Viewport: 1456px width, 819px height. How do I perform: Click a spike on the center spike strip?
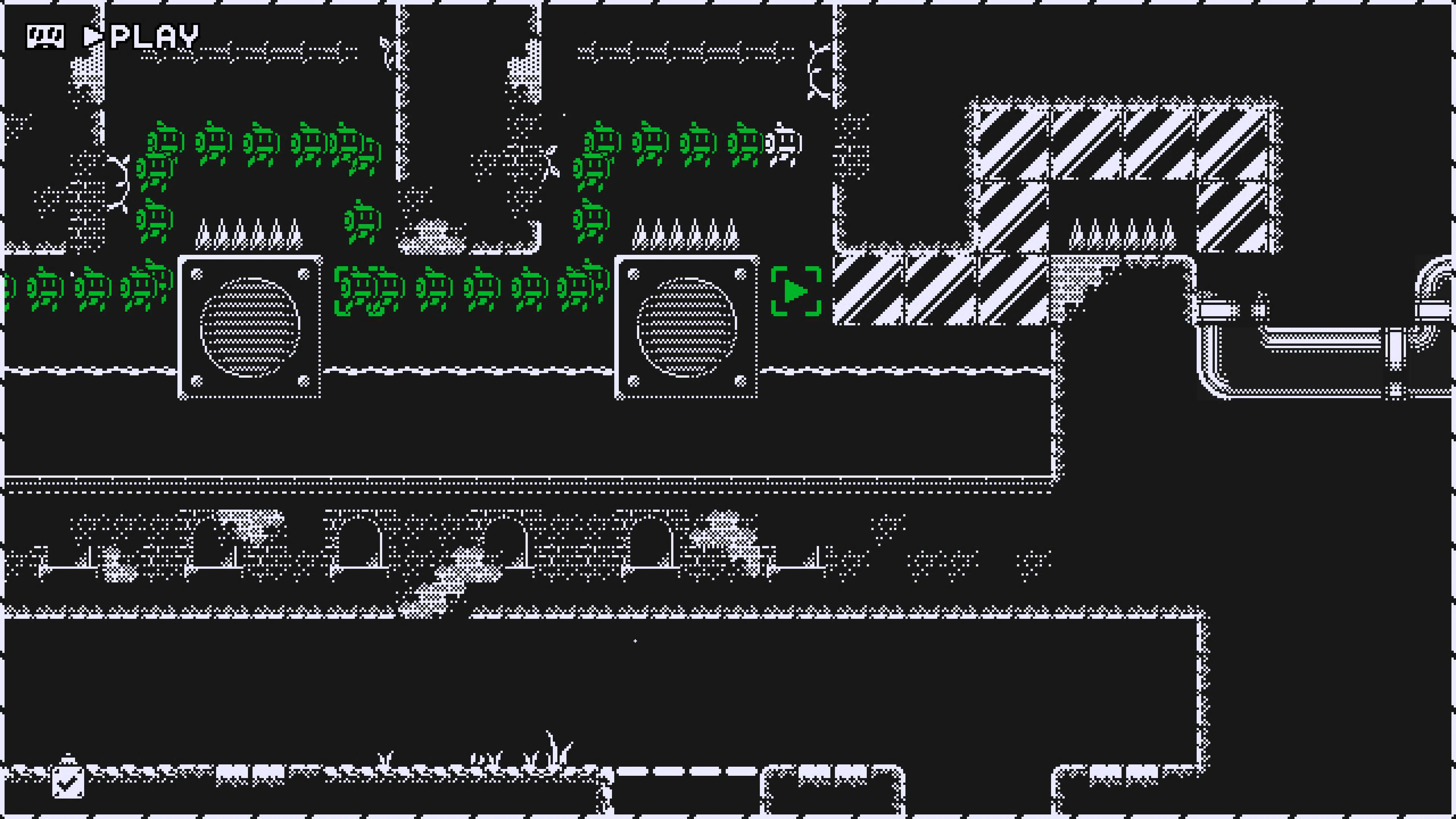click(x=678, y=237)
